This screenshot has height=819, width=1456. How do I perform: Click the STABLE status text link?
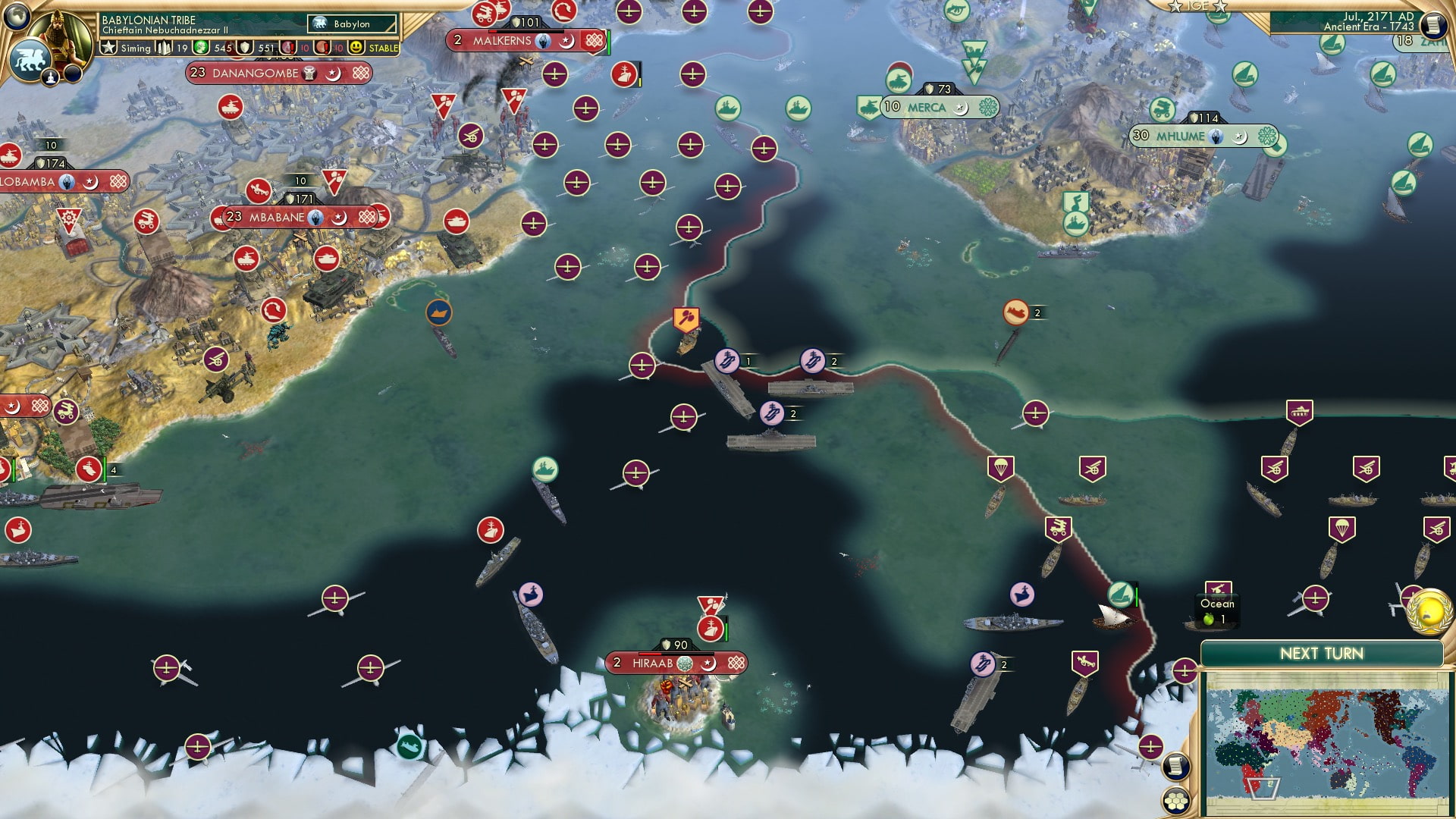[384, 49]
